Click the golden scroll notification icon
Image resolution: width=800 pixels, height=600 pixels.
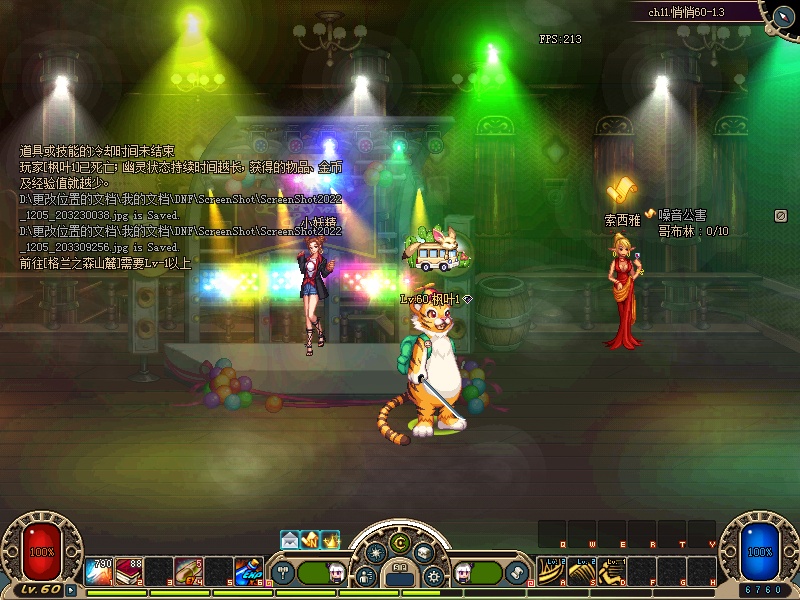[x=310, y=540]
